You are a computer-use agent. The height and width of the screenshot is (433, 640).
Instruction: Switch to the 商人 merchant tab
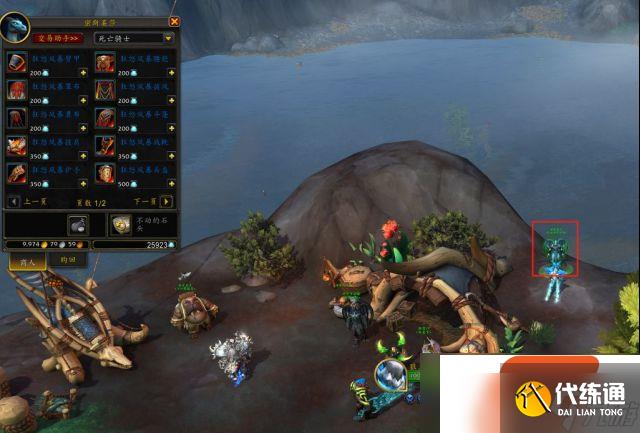pyautogui.click(x=26, y=260)
